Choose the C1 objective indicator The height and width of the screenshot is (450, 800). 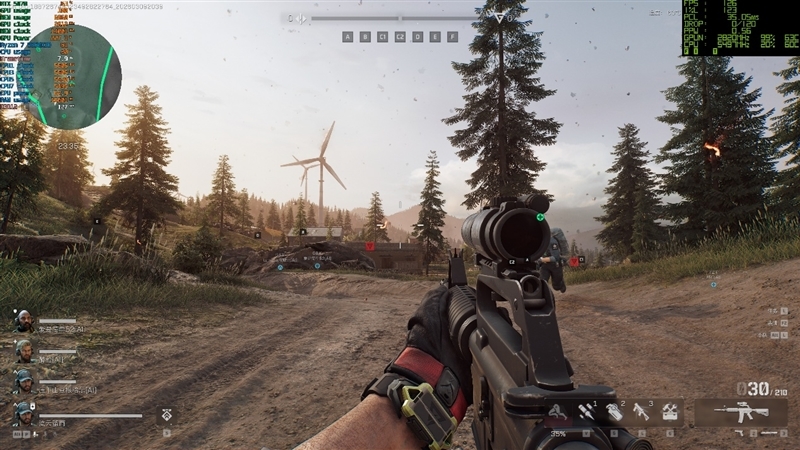click(382, 37)
